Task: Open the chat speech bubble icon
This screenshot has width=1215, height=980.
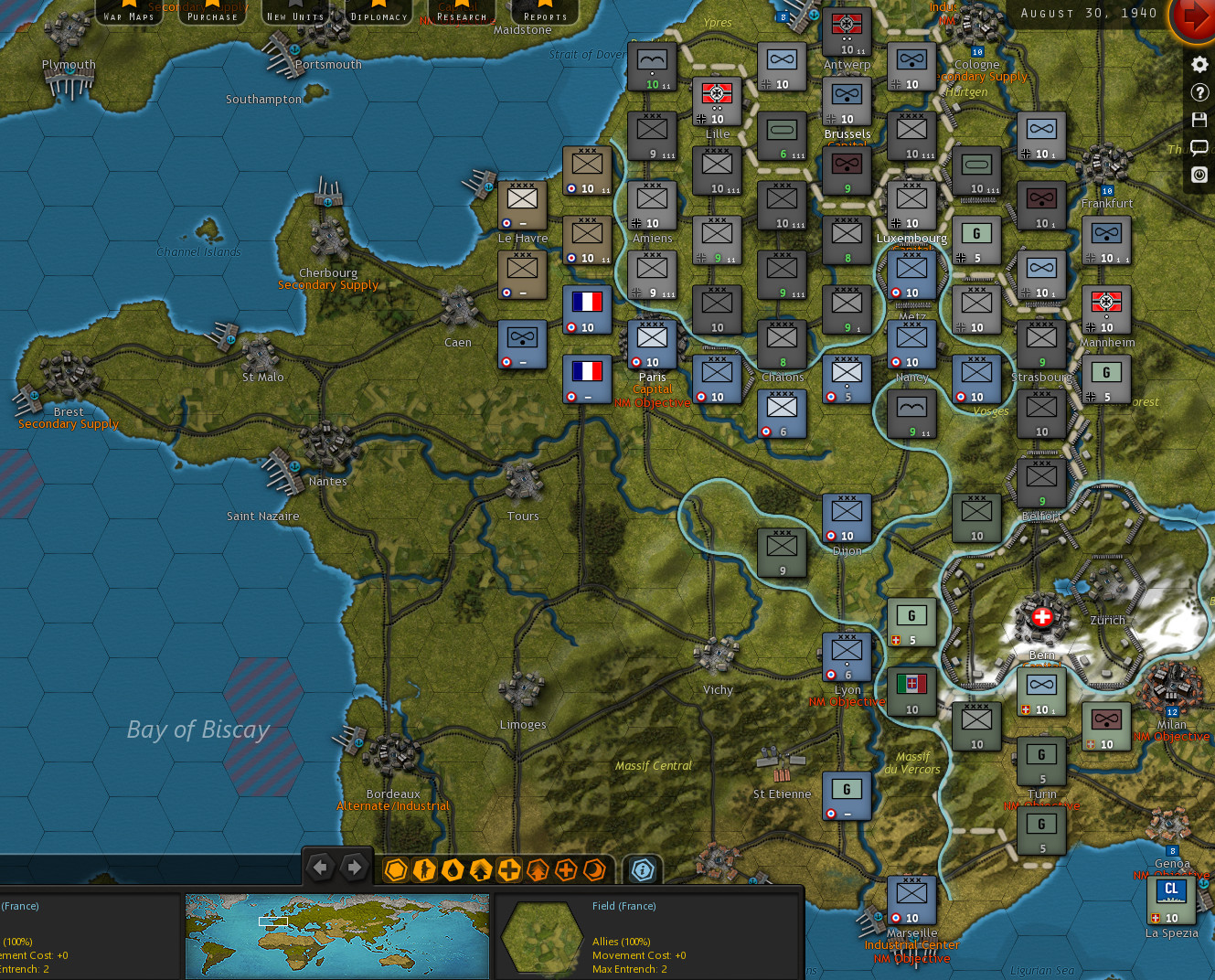Action: 1199,147
